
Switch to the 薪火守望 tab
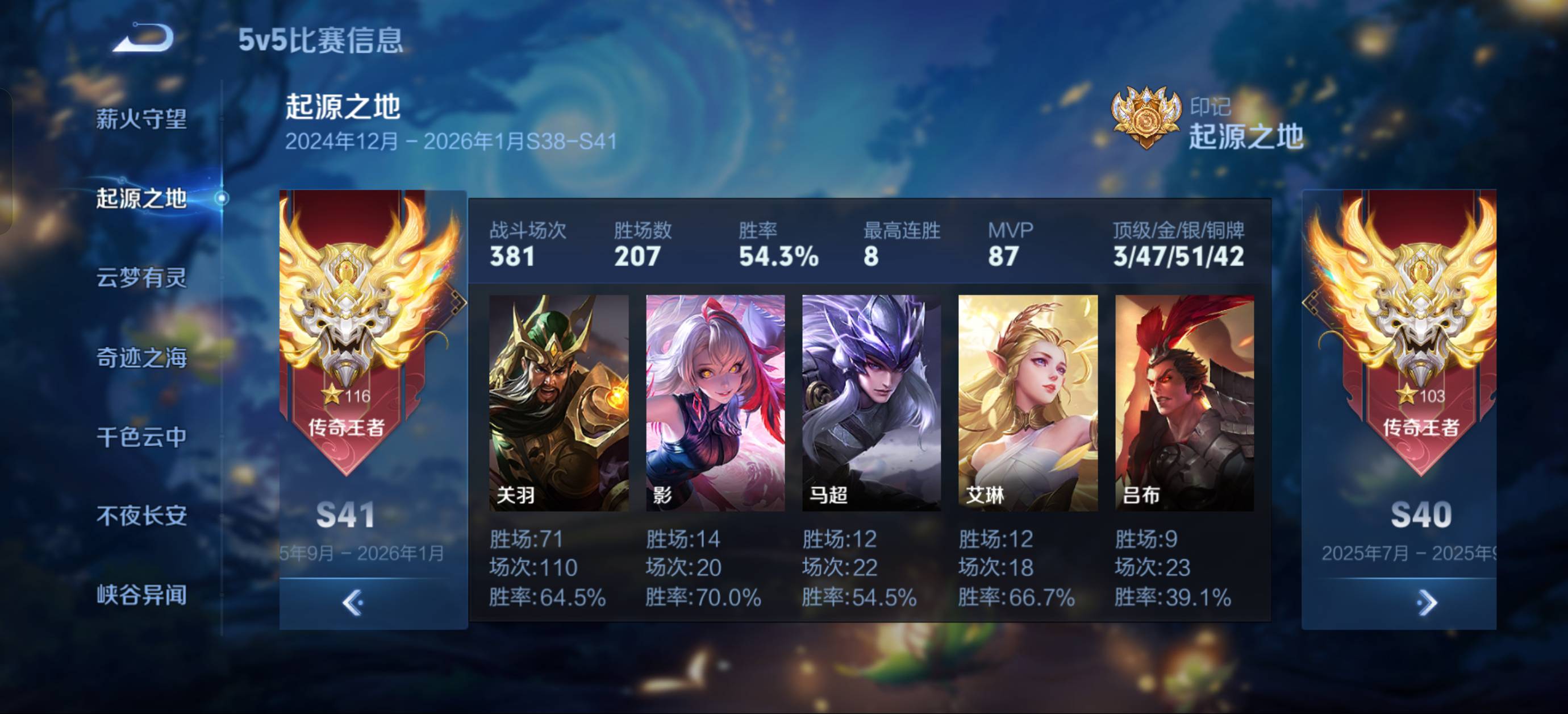(x=141, y=119)
